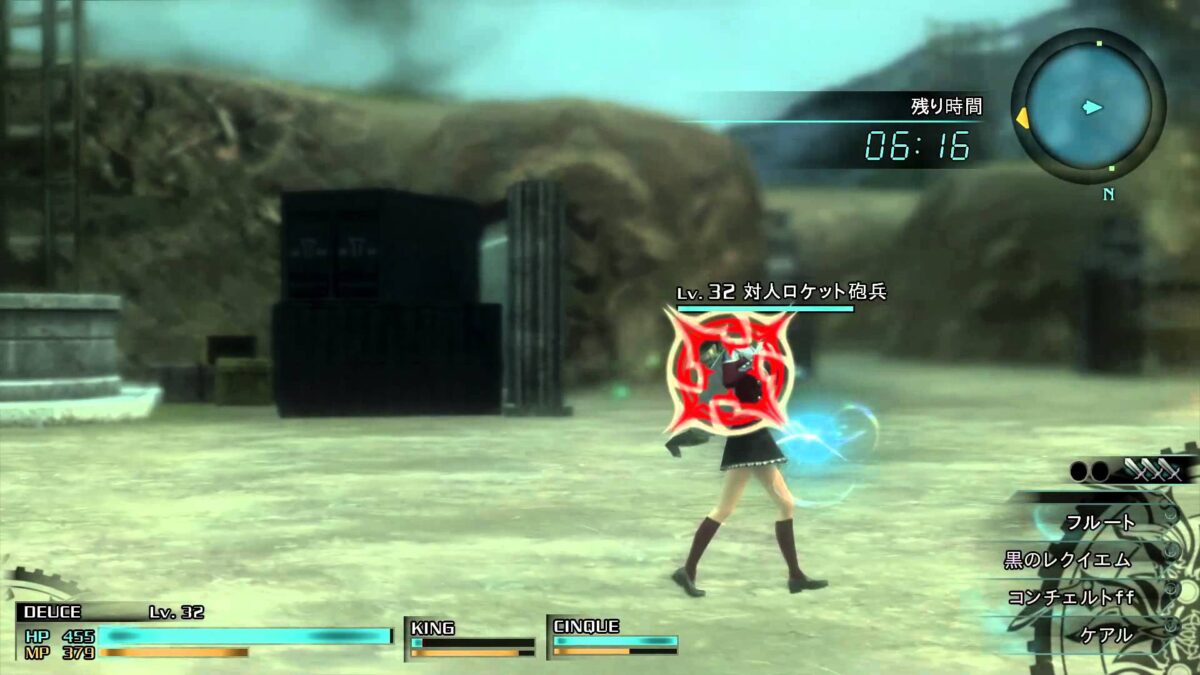Cast the ケアル spell

[x=1106, y=634]
